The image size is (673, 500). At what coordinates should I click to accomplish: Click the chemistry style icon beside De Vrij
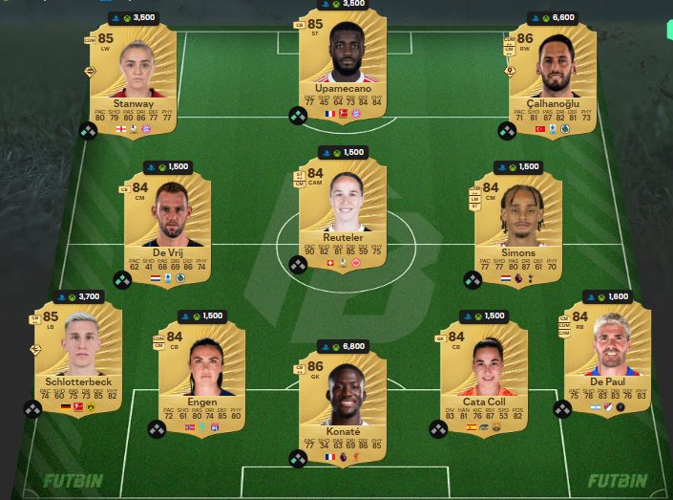pyautogui.click(x=122, y=281)
